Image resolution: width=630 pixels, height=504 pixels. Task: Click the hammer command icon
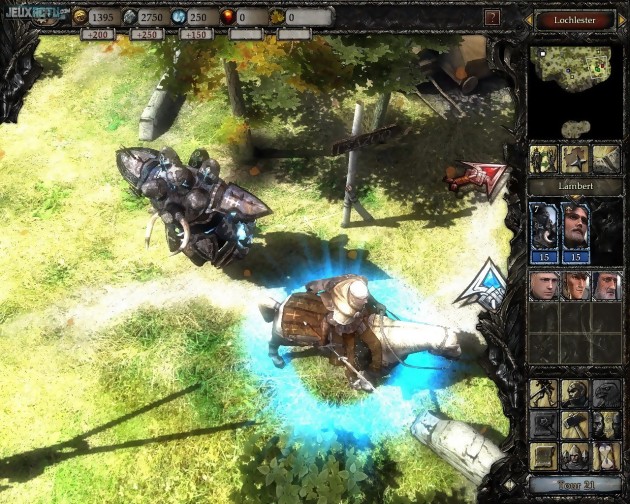coord(575,424)
